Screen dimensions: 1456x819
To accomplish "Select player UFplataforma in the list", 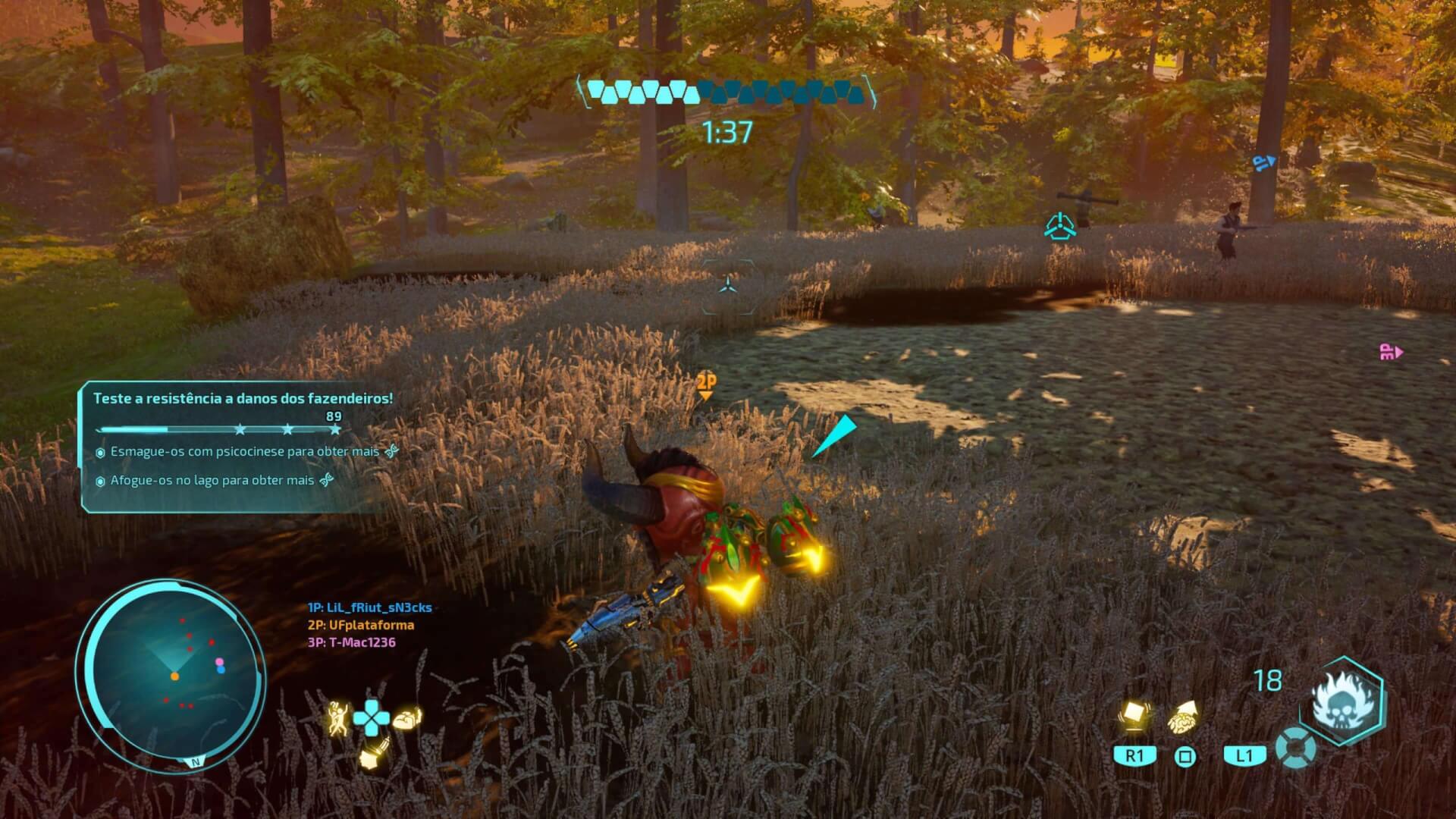I will tap(360, 625).
